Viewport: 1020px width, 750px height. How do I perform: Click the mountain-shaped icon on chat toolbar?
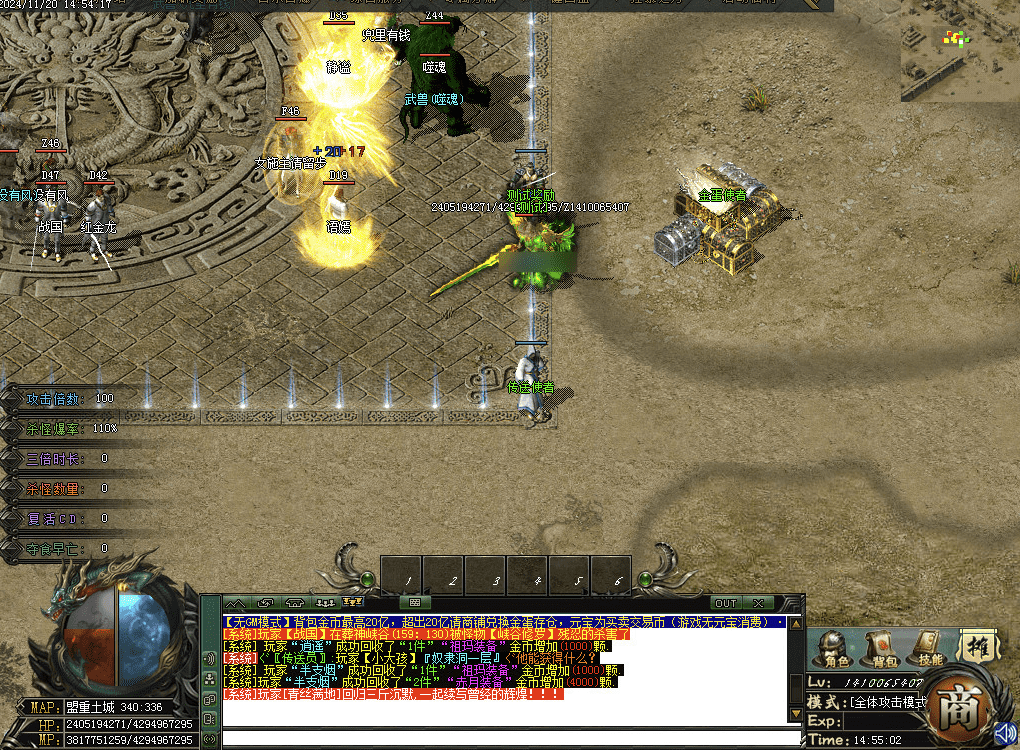coord(236,603)
